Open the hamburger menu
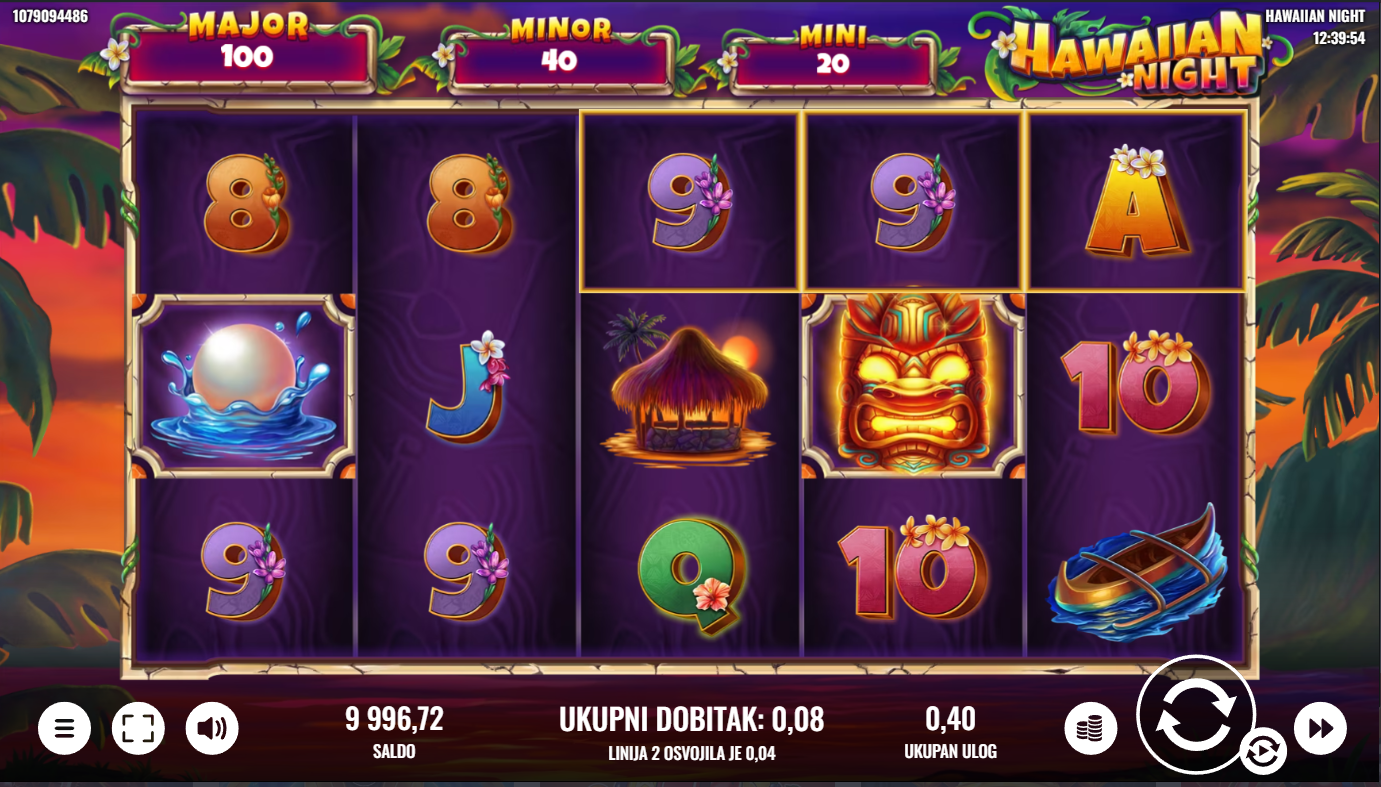1381x787 pixels. click(x=65, y=728)
